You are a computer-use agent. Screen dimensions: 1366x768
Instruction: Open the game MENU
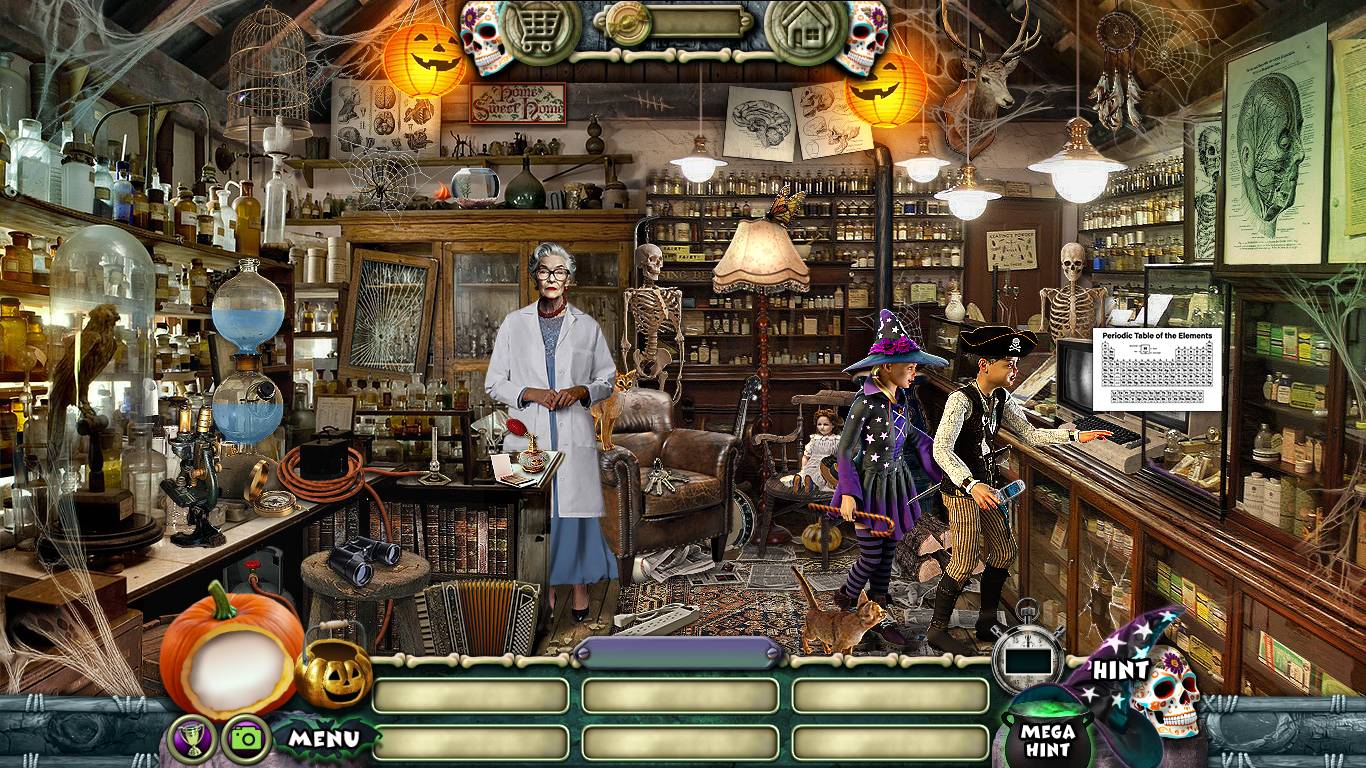324,739
